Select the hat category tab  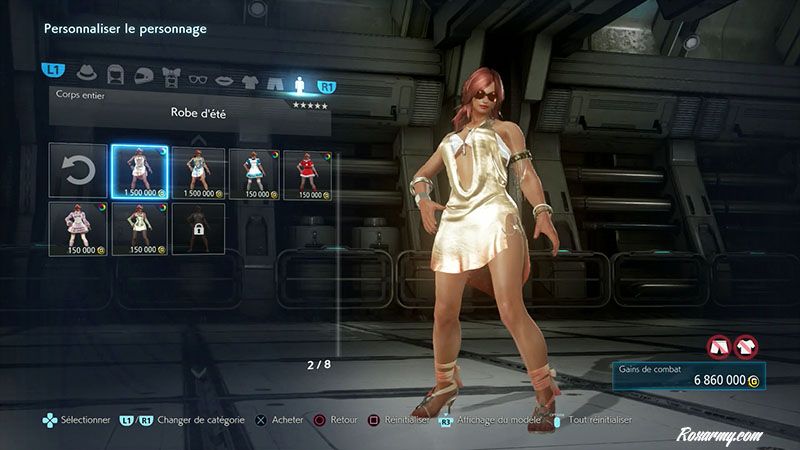[85, 72]
